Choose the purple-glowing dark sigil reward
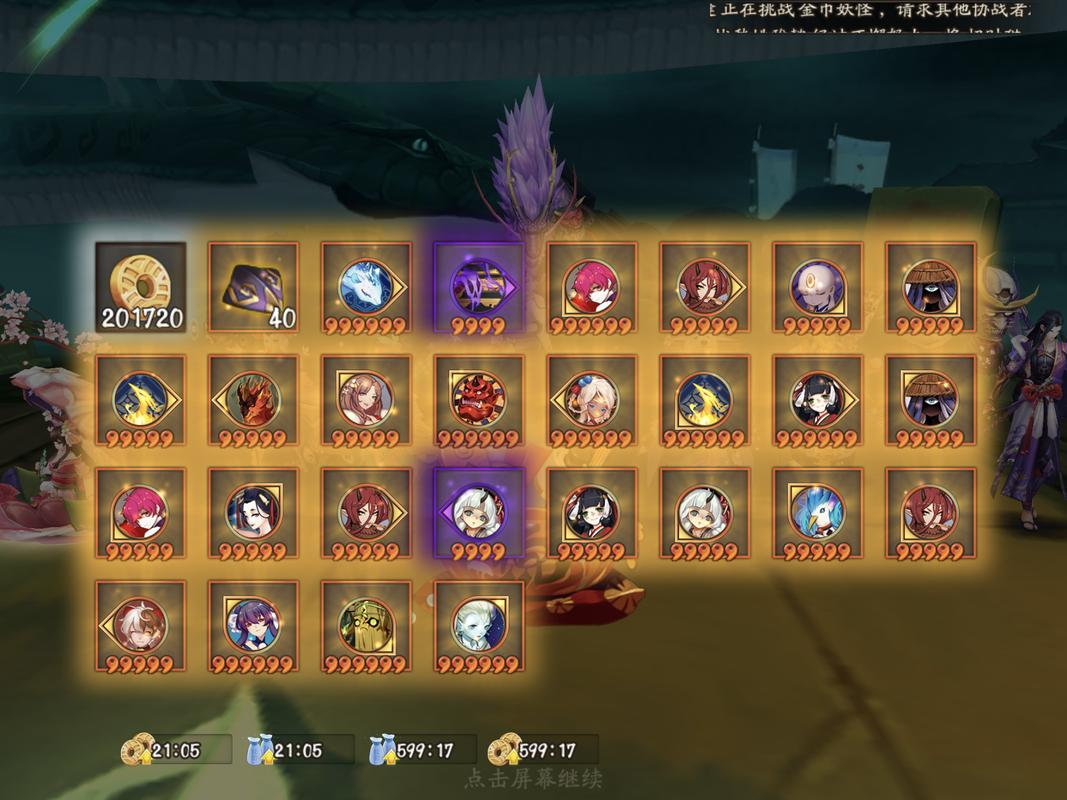1067x800 pixels. (479, 287)
